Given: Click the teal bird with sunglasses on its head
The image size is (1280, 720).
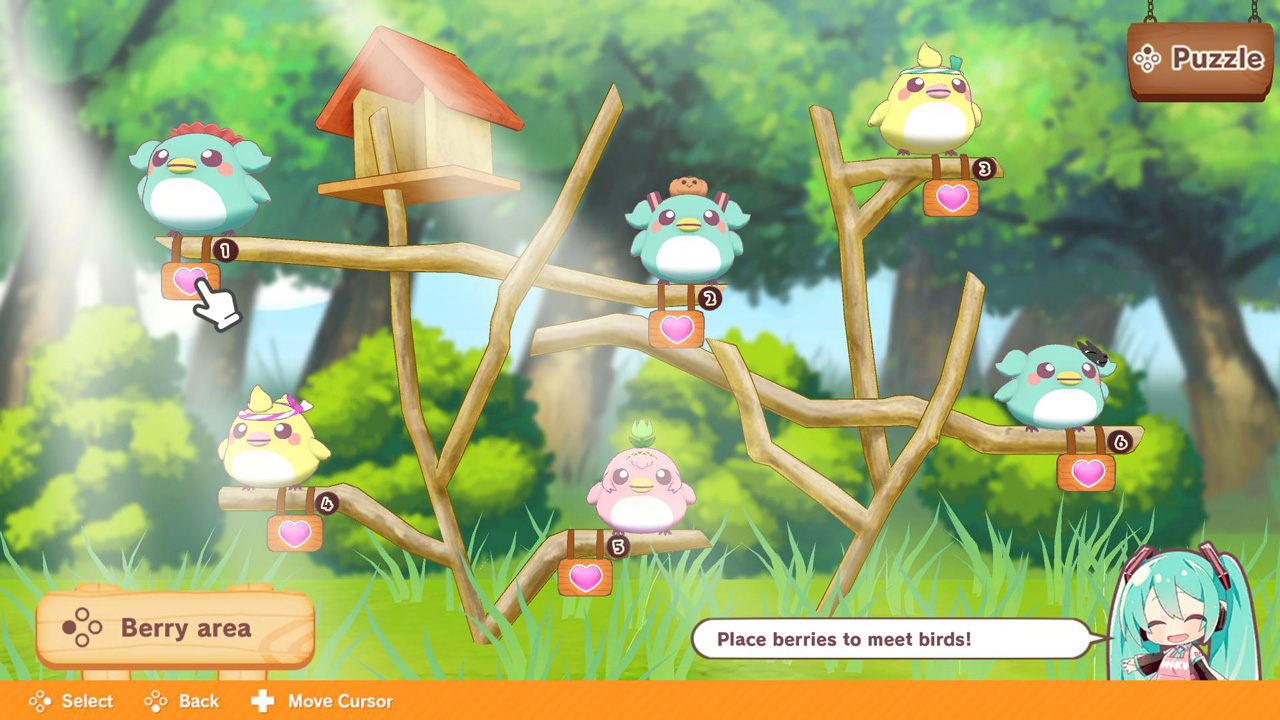Looking at the screenshot, I should click(x=1060, y=390).
